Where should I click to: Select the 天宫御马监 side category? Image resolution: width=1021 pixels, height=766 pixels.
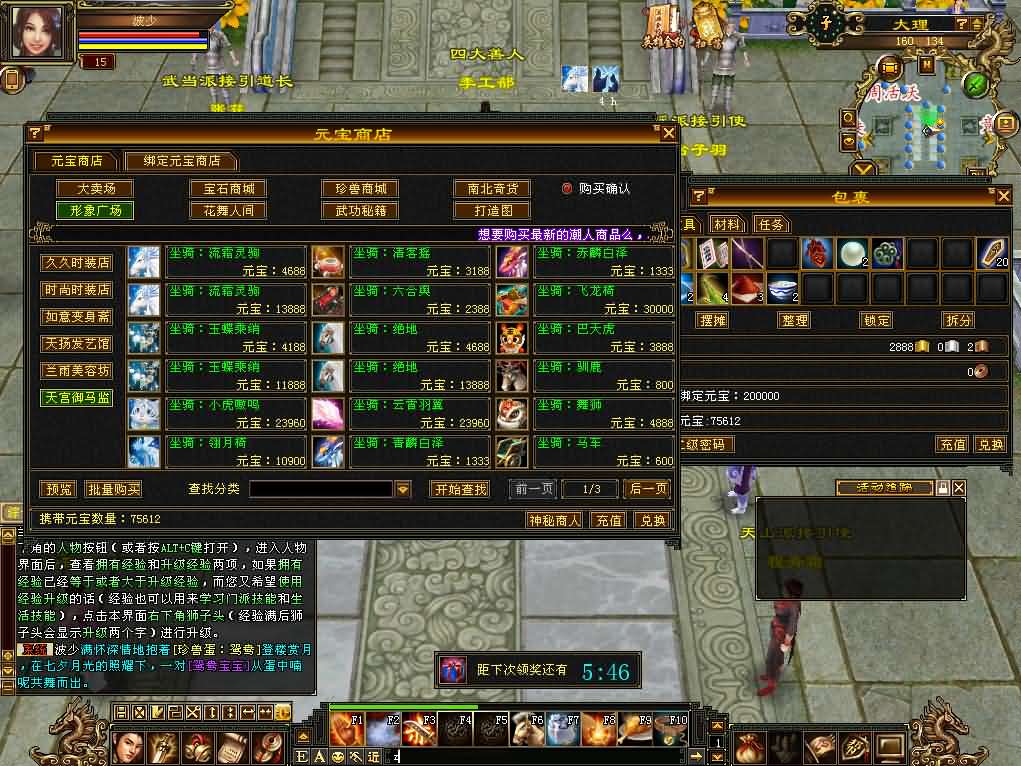pyautogui.click(x=77, y=398)
